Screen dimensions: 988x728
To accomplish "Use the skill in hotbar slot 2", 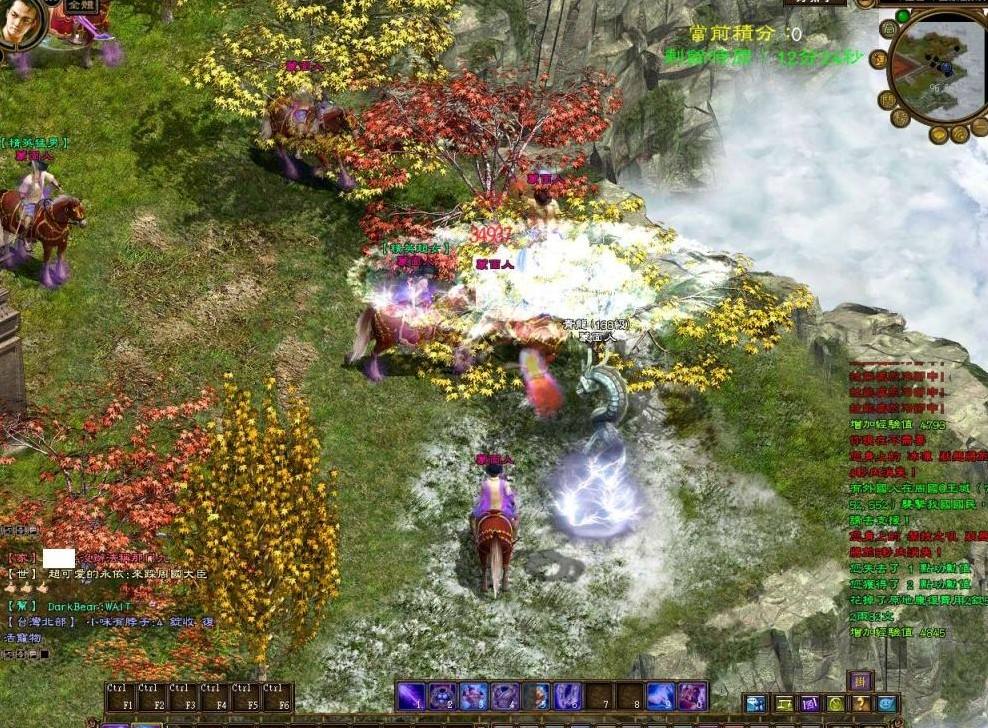I will pyautogui.click(x=442, y=696).
